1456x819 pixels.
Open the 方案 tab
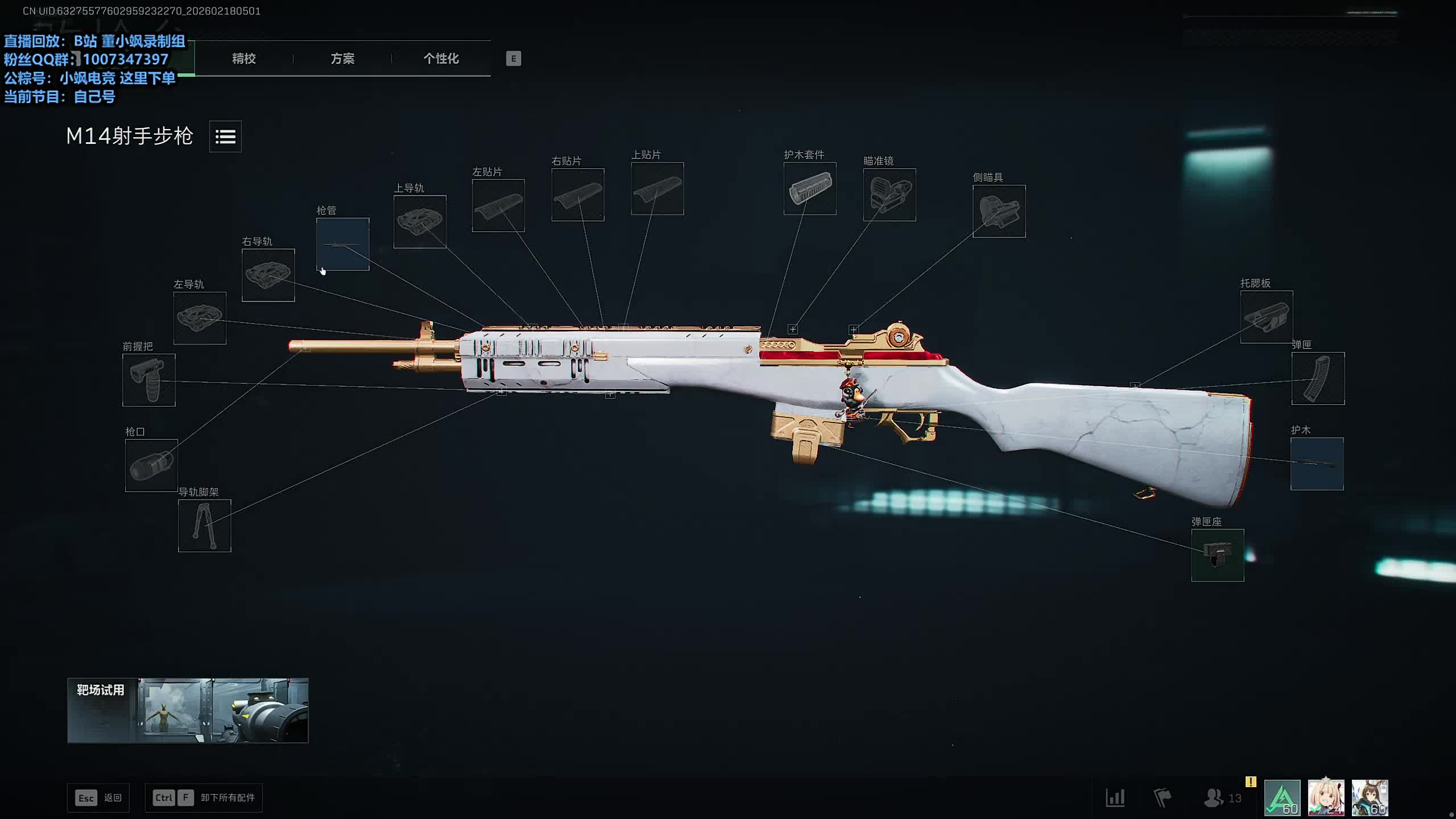pos(342,59)
